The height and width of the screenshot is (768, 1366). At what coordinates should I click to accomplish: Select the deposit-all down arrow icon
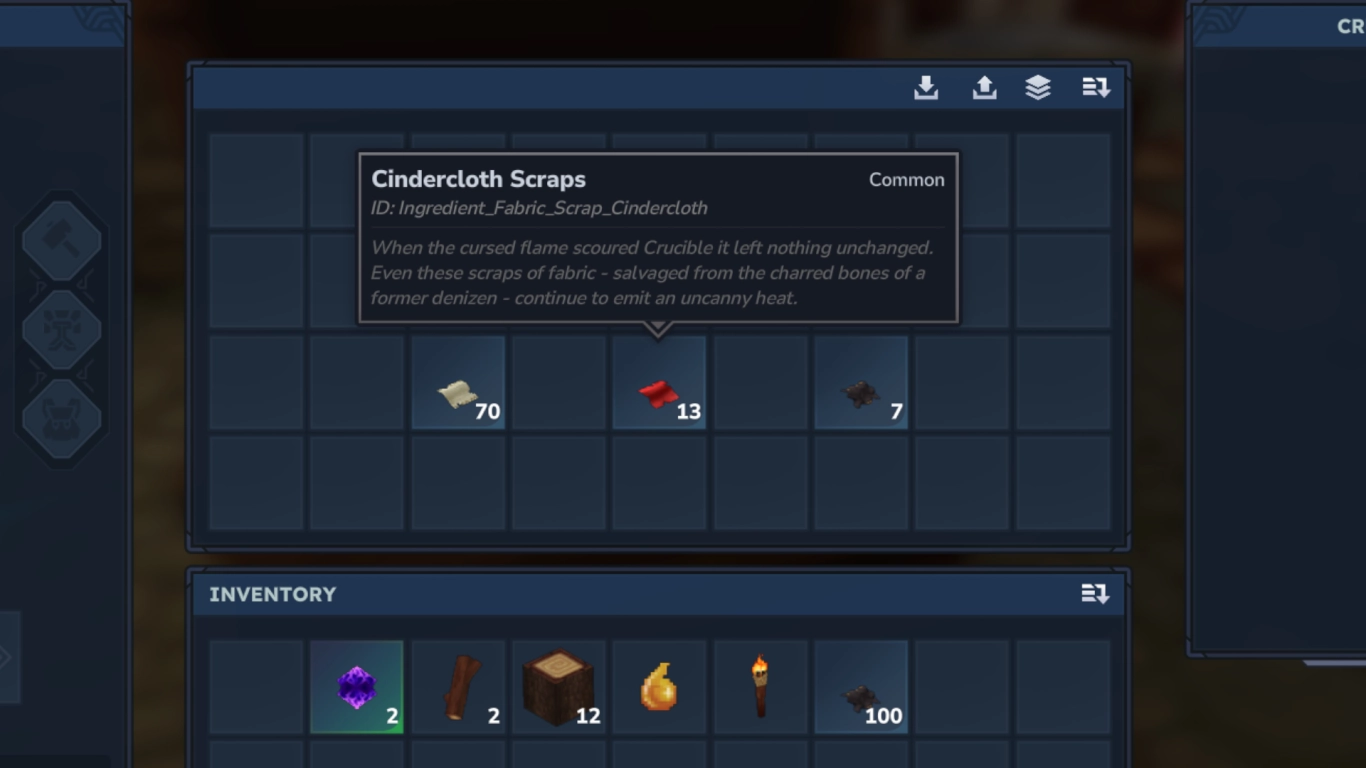click(x=926, y=88)
